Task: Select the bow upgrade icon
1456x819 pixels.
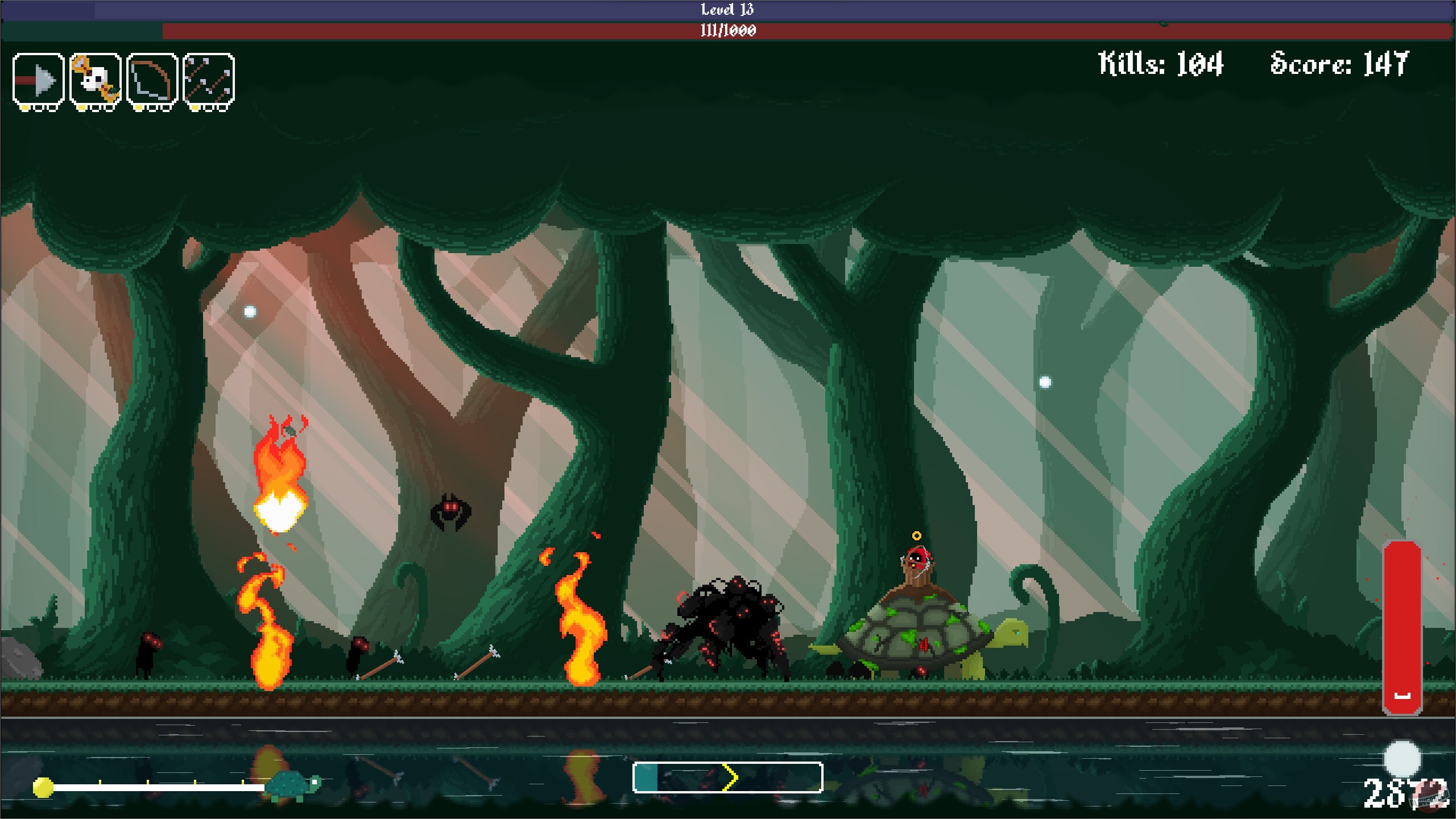Action: [151, 78]
